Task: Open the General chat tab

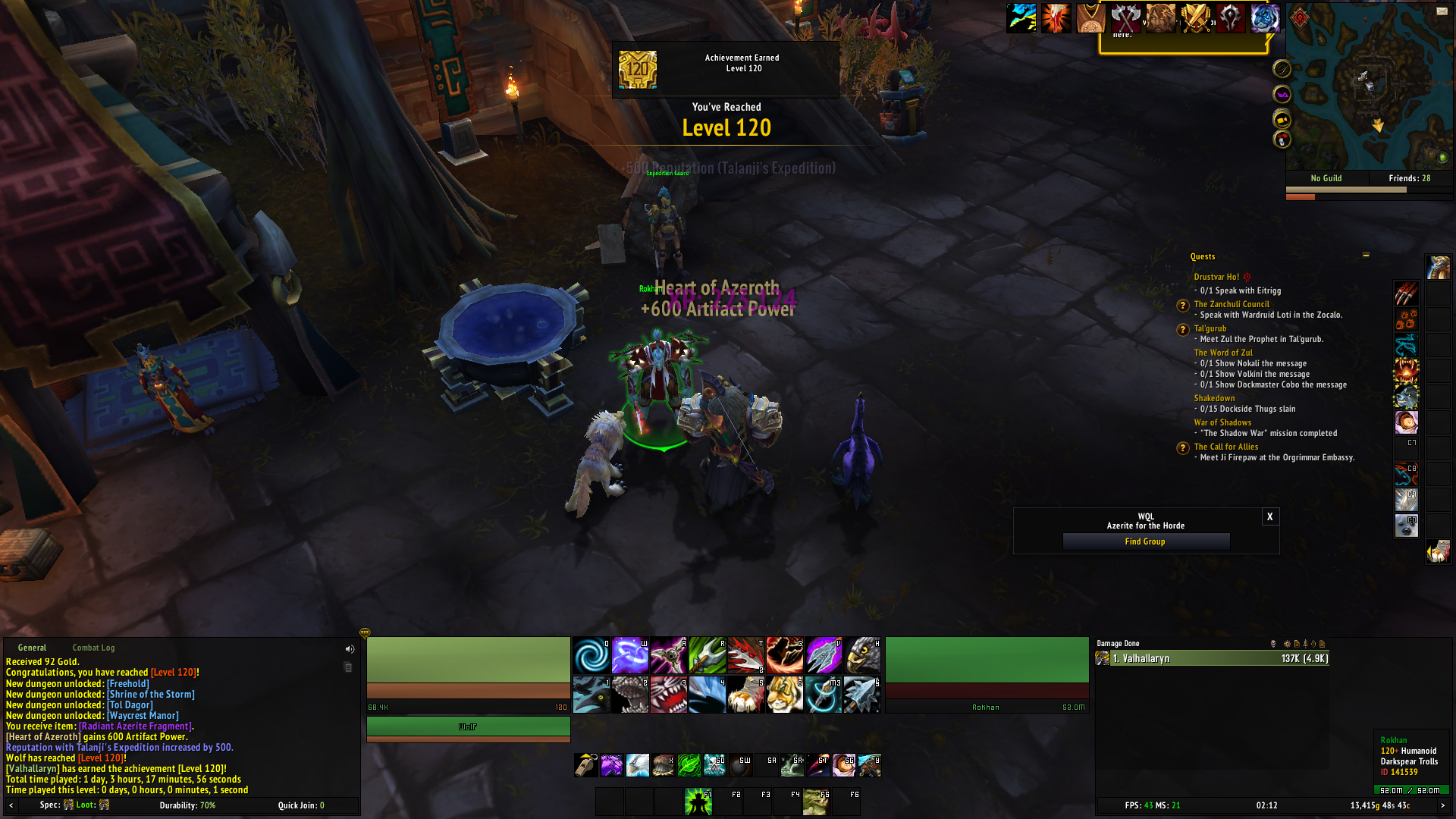Action: [x=32, y=648]
